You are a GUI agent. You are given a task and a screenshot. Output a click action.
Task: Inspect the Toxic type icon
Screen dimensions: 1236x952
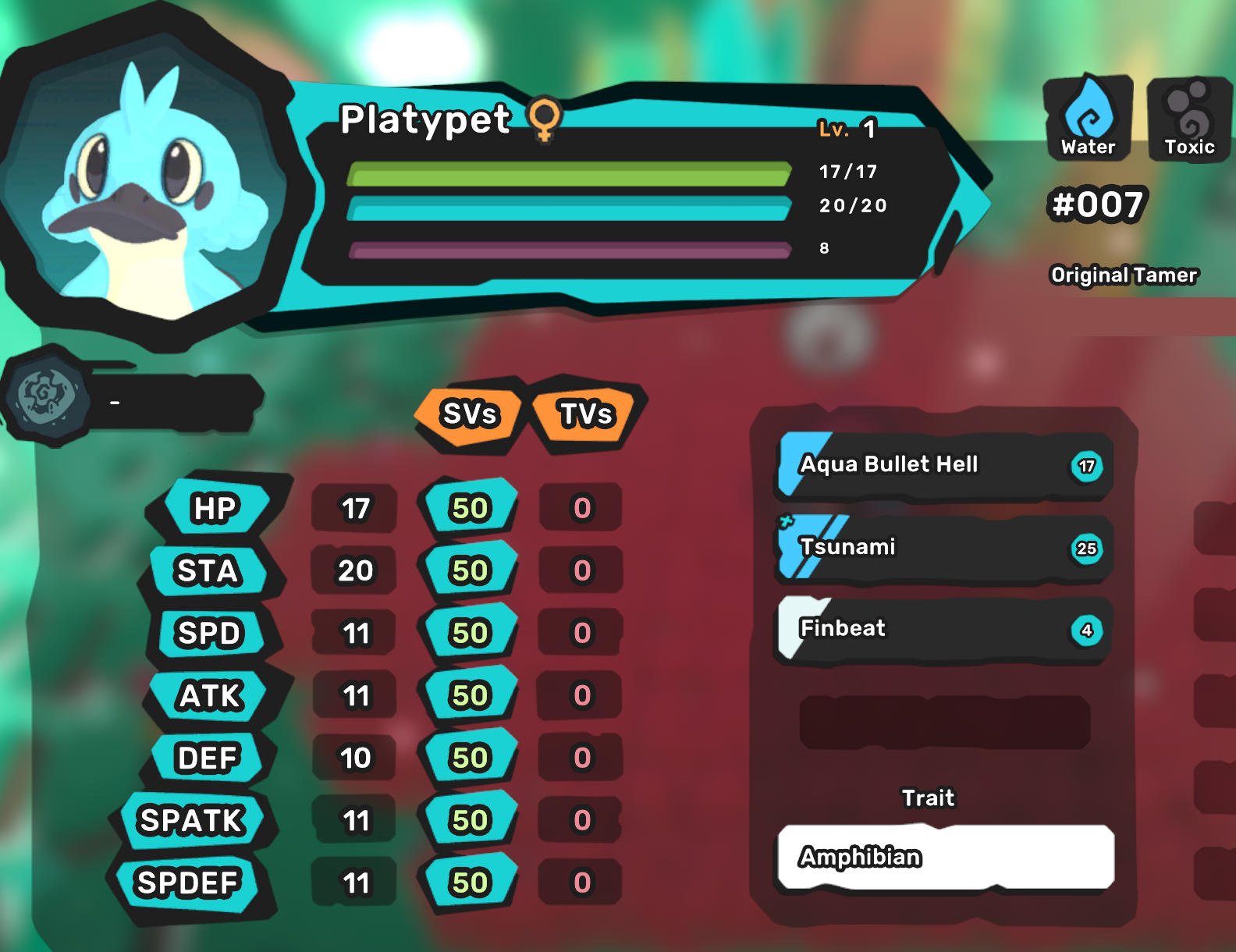[x=1189, y=118]
